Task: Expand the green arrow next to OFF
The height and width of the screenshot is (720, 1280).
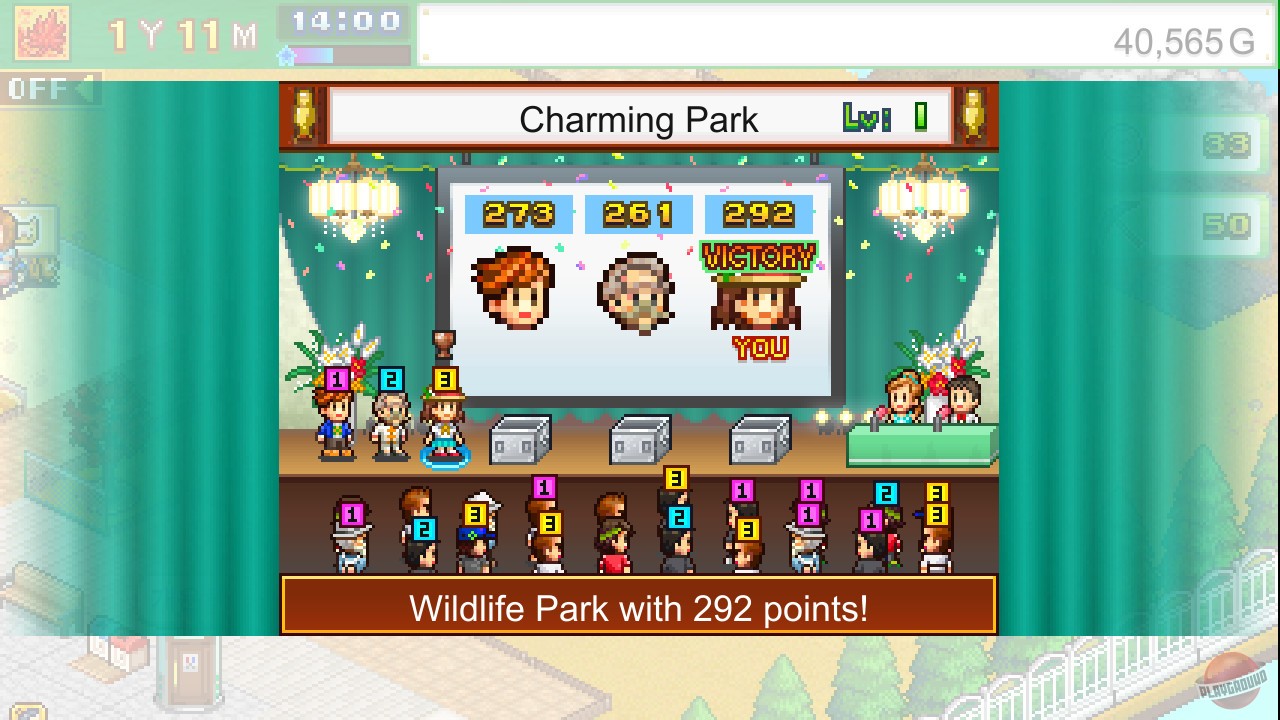Action: point(90,89)
